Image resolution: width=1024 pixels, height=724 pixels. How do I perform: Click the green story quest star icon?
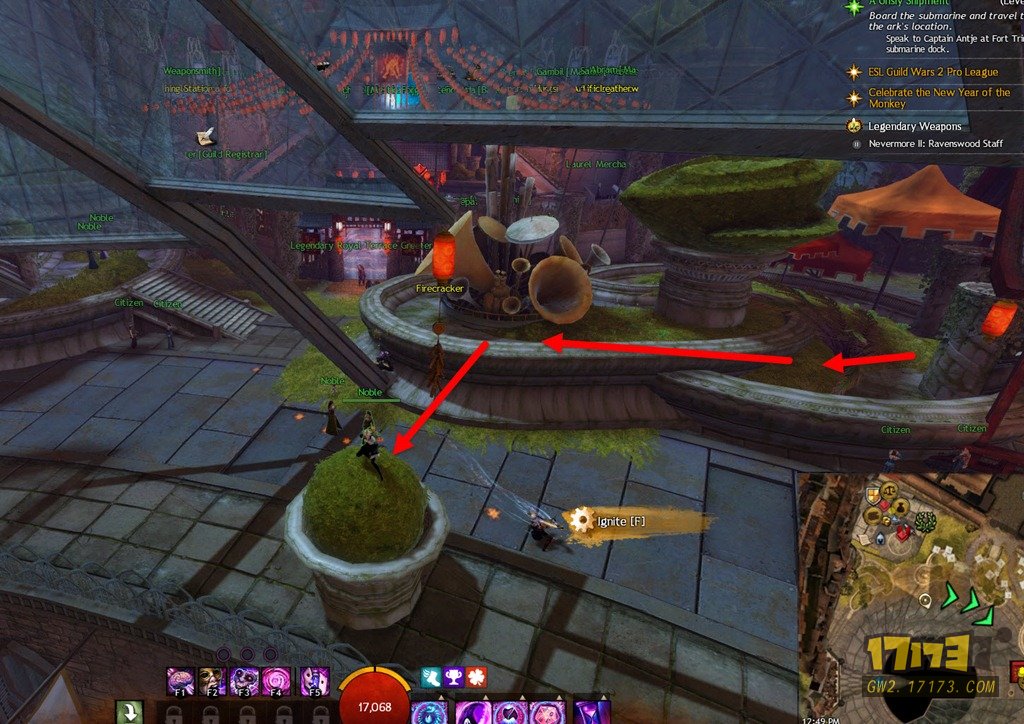[x=853, y=6]
